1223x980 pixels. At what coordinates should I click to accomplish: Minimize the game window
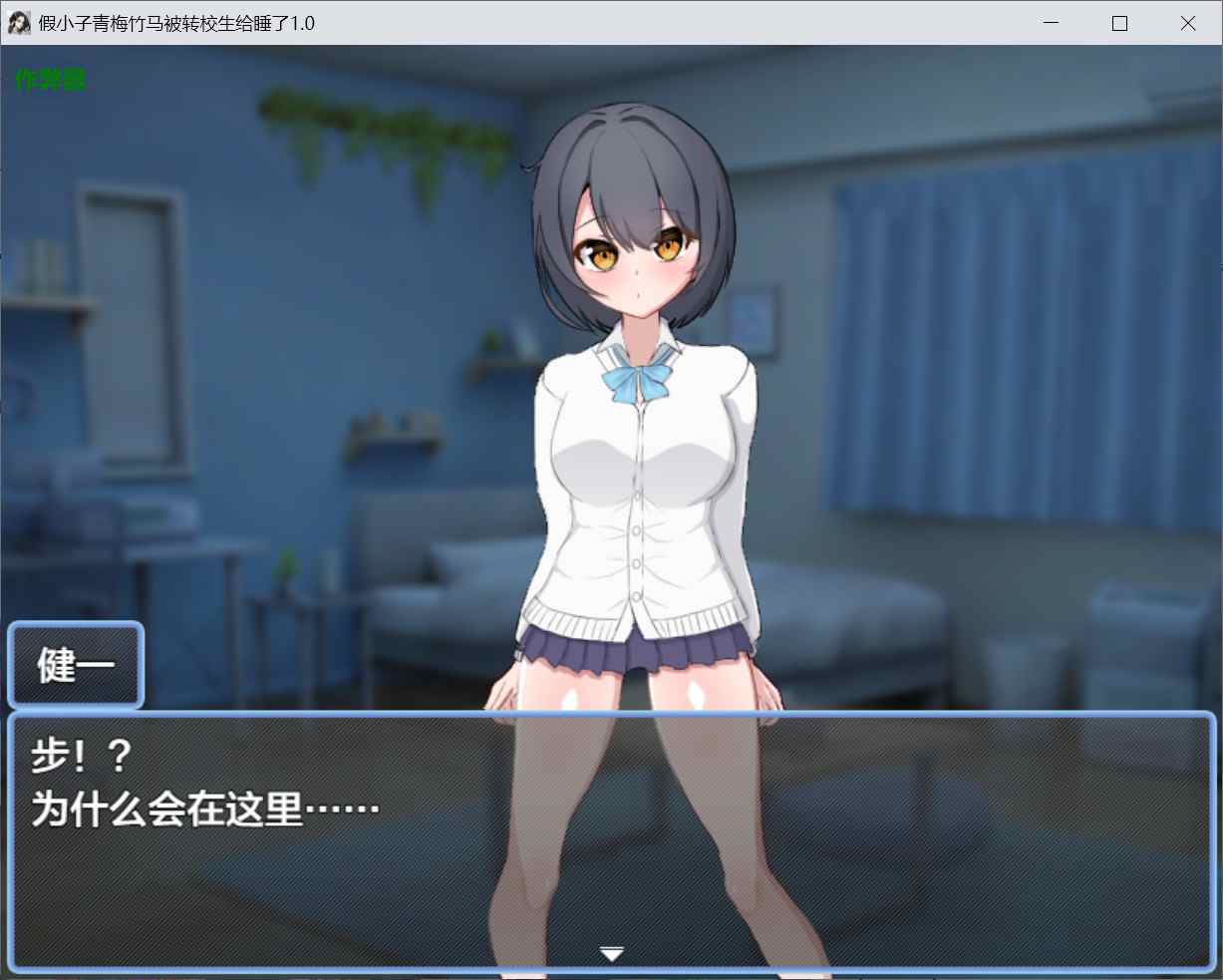1052,23
